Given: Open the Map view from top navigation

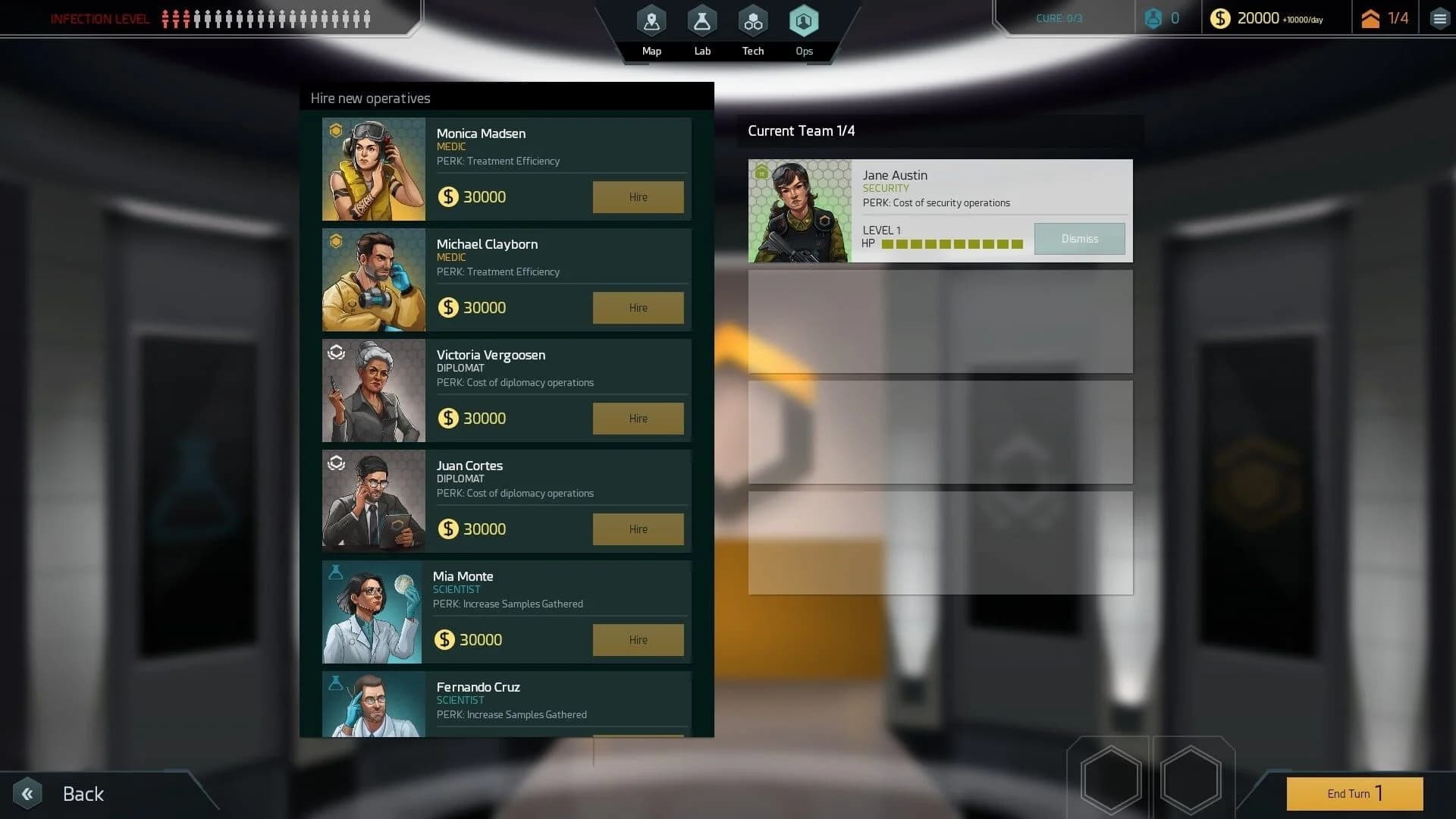Looking at the screenshot, I should click(651, 20).
